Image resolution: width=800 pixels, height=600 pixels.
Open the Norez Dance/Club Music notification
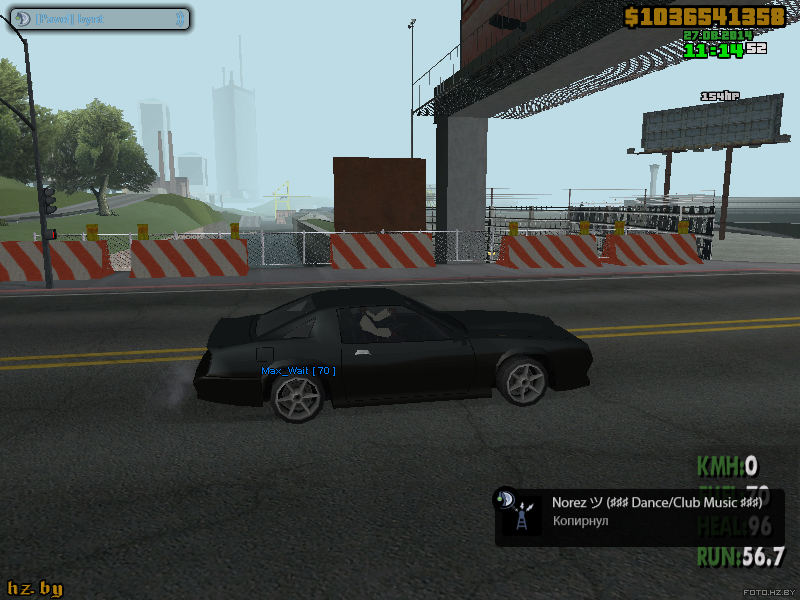click(x=640, y=515)
